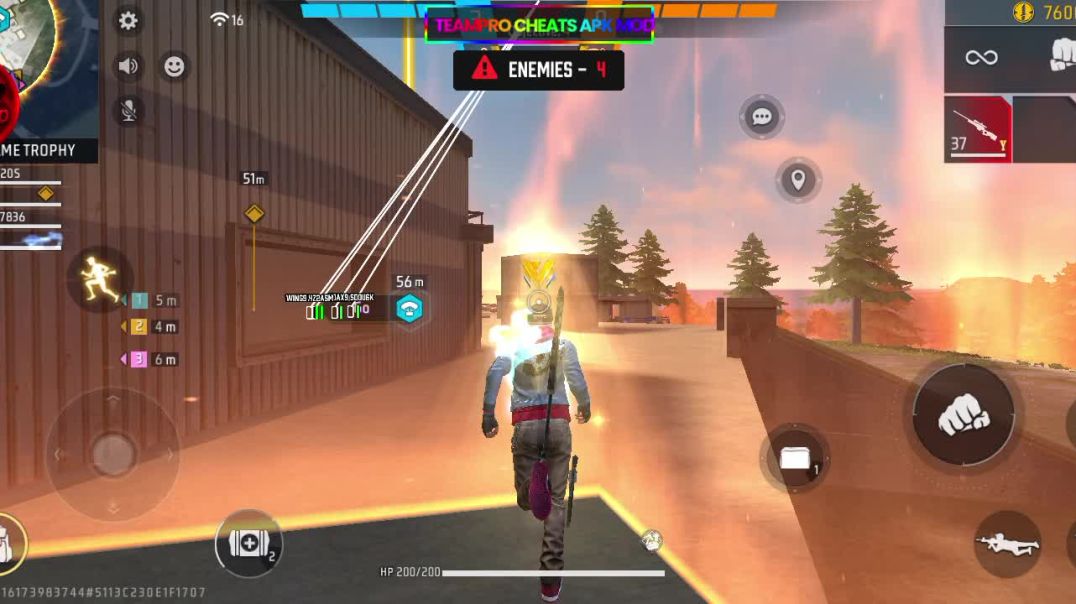Image resolution: width=1076 pixels, height=604 pixels.
Task: Tap the fist punch attack button
Action: pyautogui.click(x=963, y=413)
